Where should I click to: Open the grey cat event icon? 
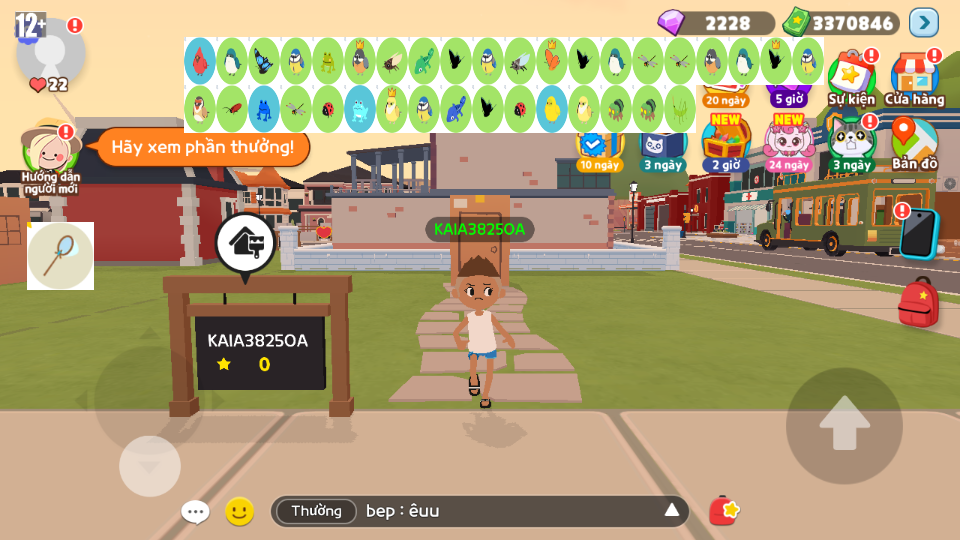[x=851, y=141]
